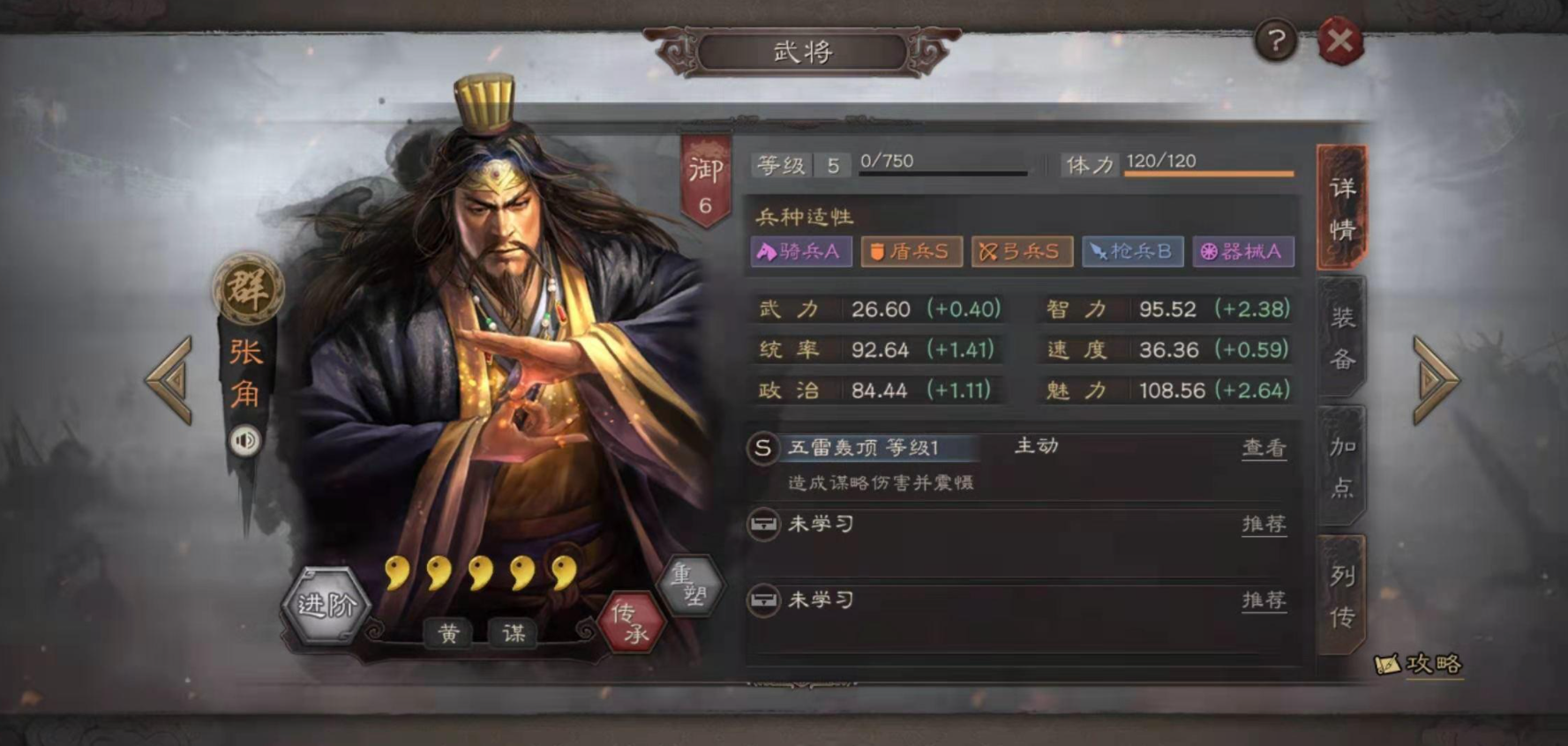This screenshot has width=1568, height=746.
Task: Tap the 弓兵S archer aptitude tag
Action: click(1022, 252)
